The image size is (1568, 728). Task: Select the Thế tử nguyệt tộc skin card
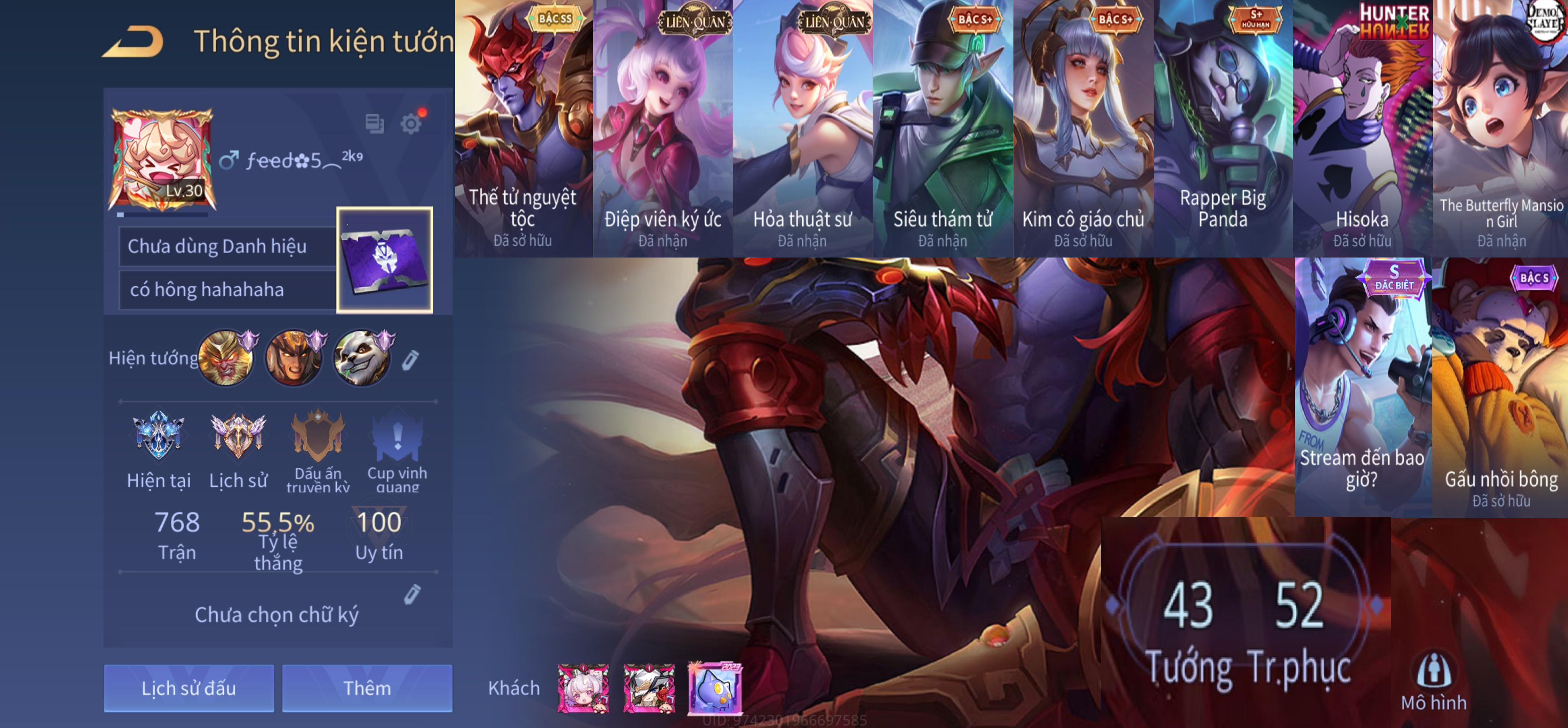524,129
